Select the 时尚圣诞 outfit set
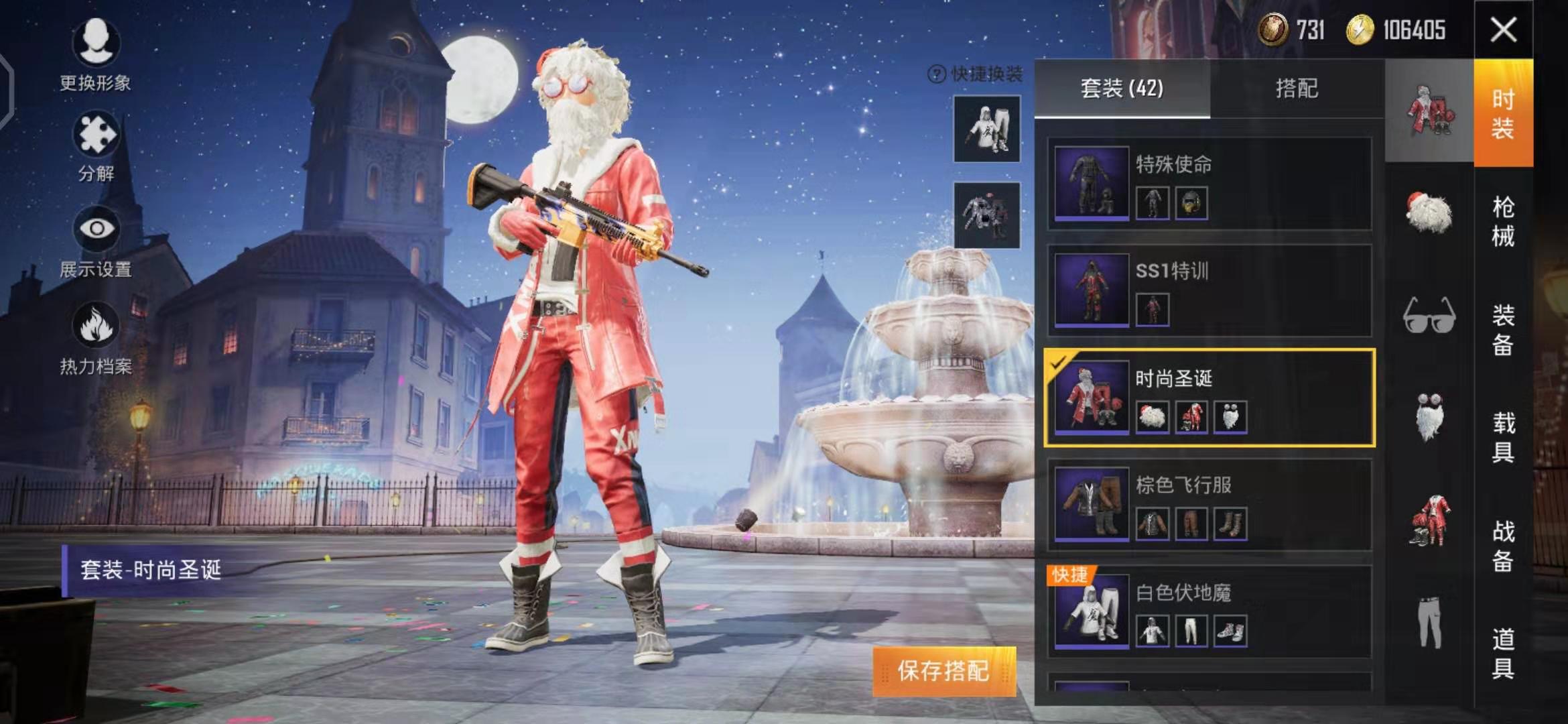 tap(1210, 398)
